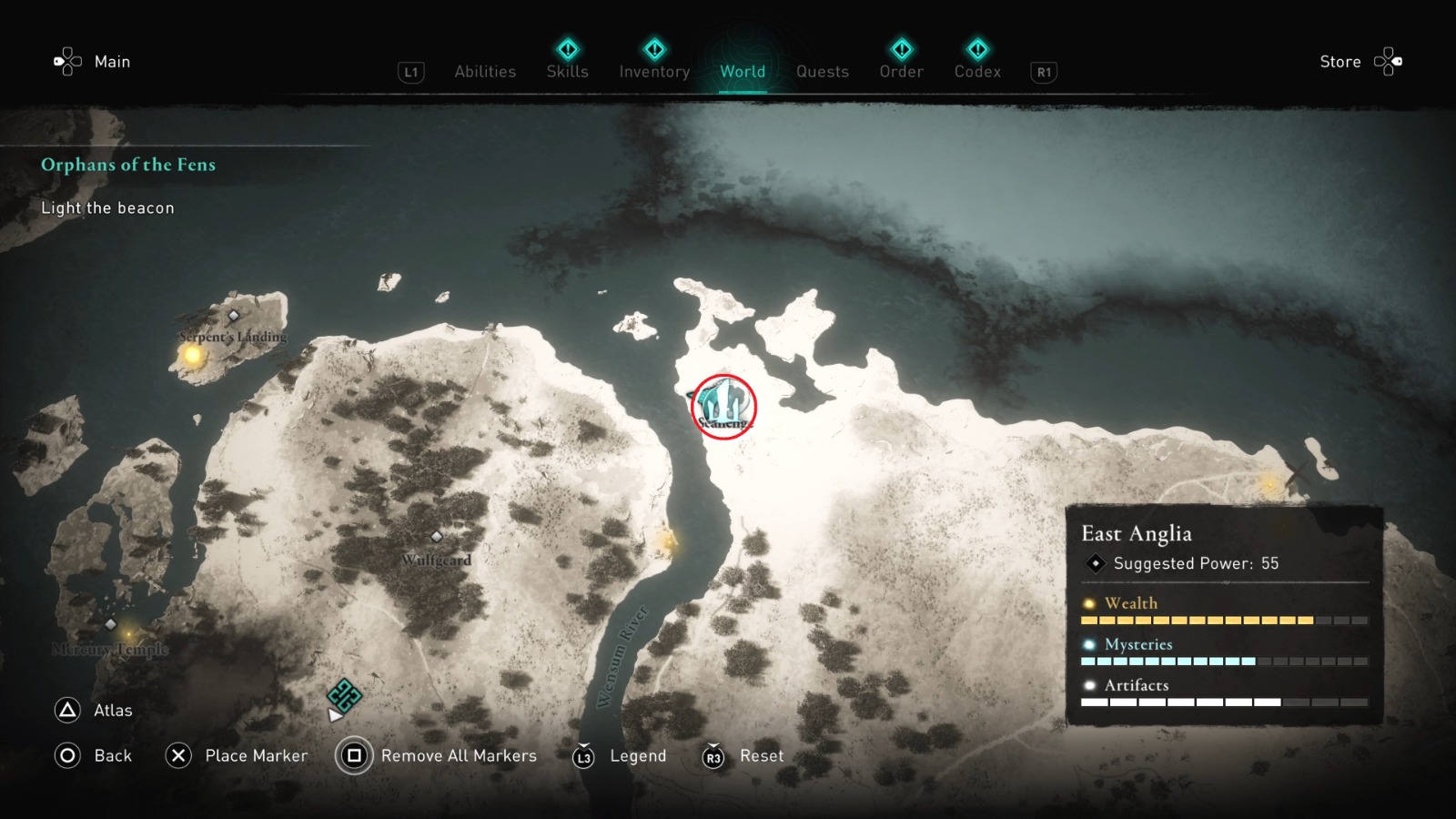Open the Order menu icon

pyautogui.click(x=900, y=50)
